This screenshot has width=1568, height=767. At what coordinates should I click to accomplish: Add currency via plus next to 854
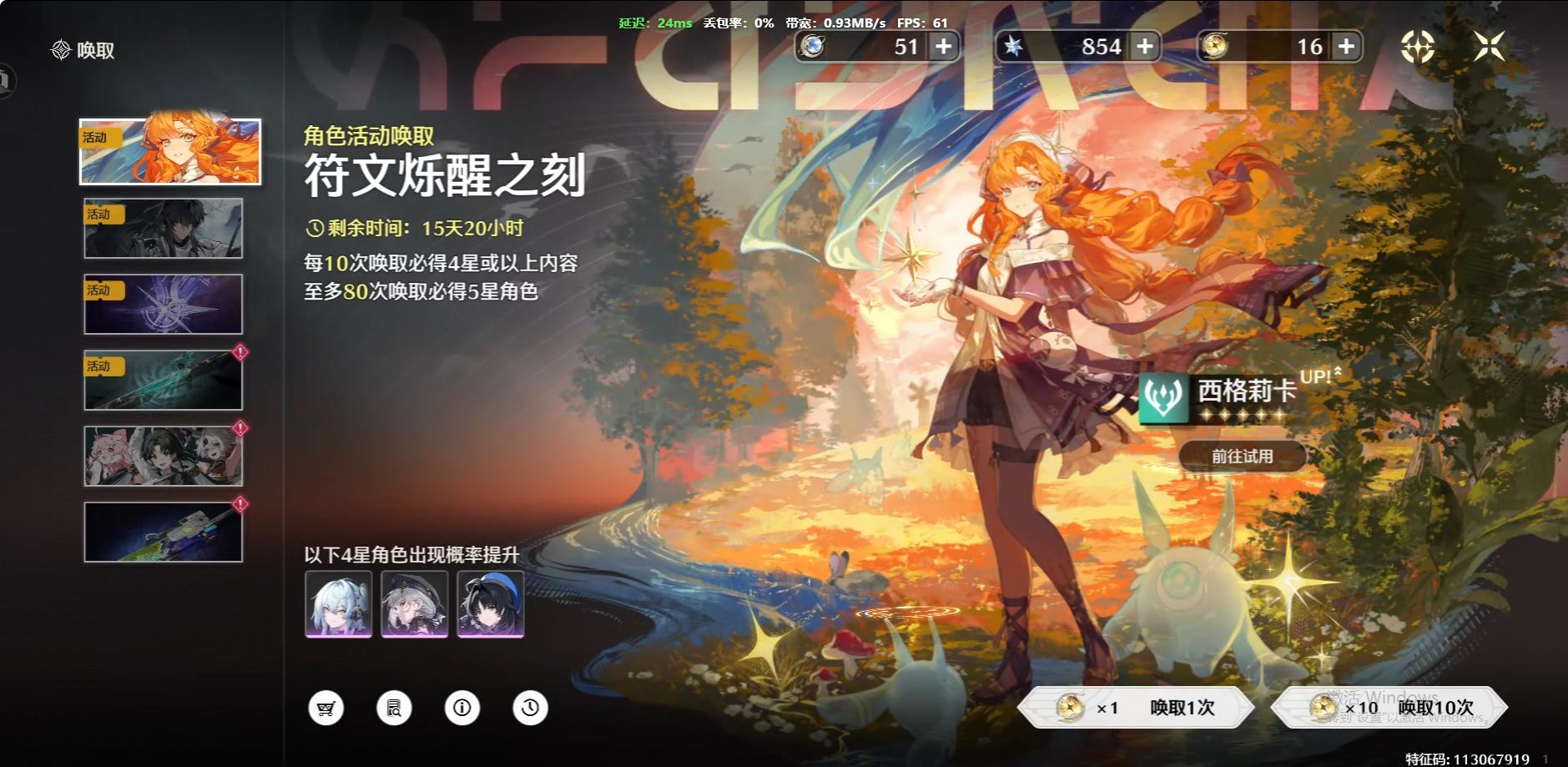[1145, 46]
